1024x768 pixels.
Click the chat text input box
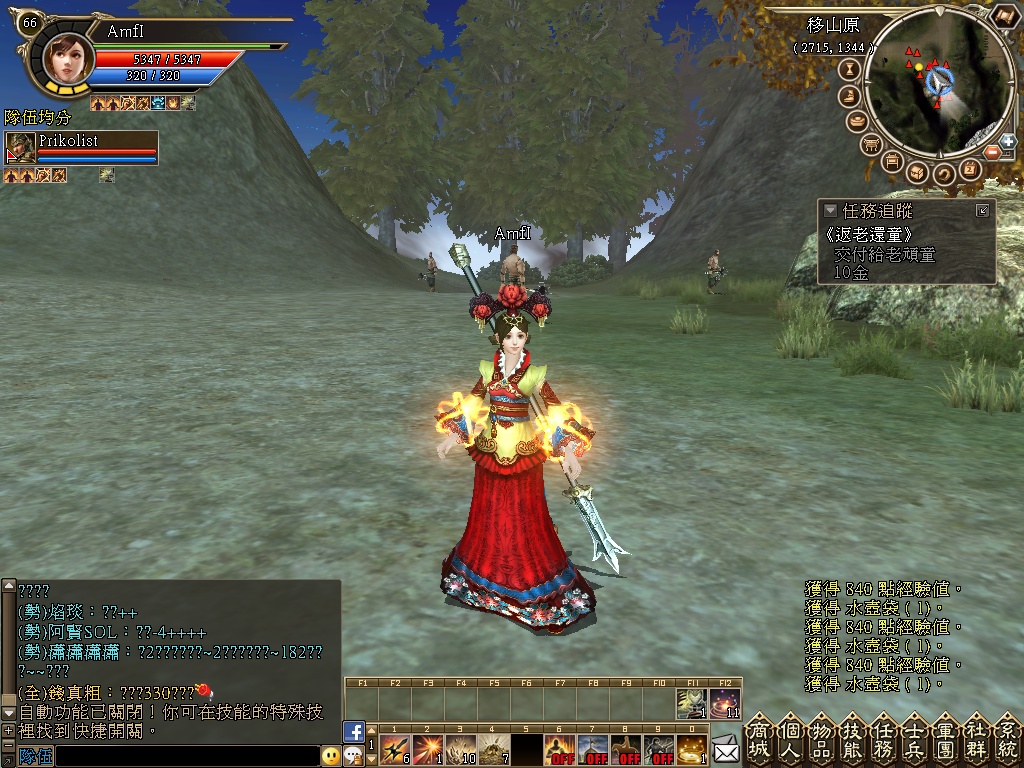pyautogui.click(x=187, y=756)
